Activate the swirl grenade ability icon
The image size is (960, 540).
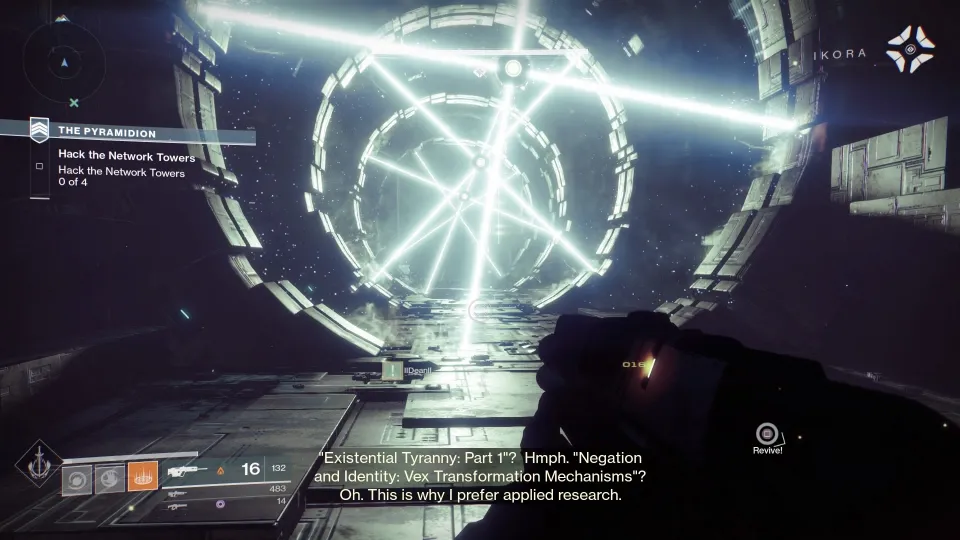(x=77, y=480)
